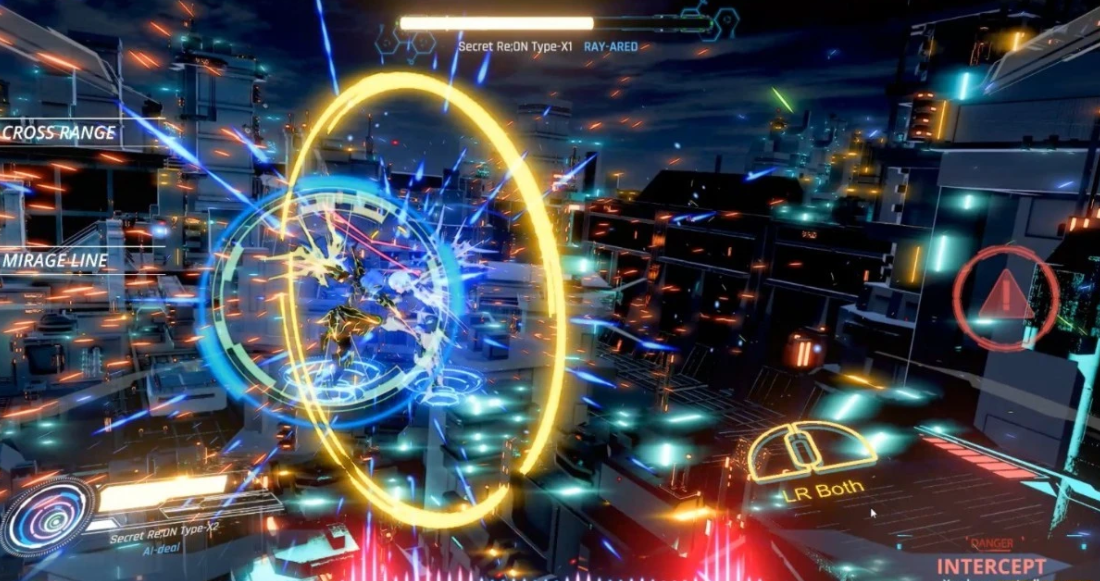The width and height of the screenshot is (1100, 581).
Task: Select the CROSS RANGE label
Action: coord(59,133)
